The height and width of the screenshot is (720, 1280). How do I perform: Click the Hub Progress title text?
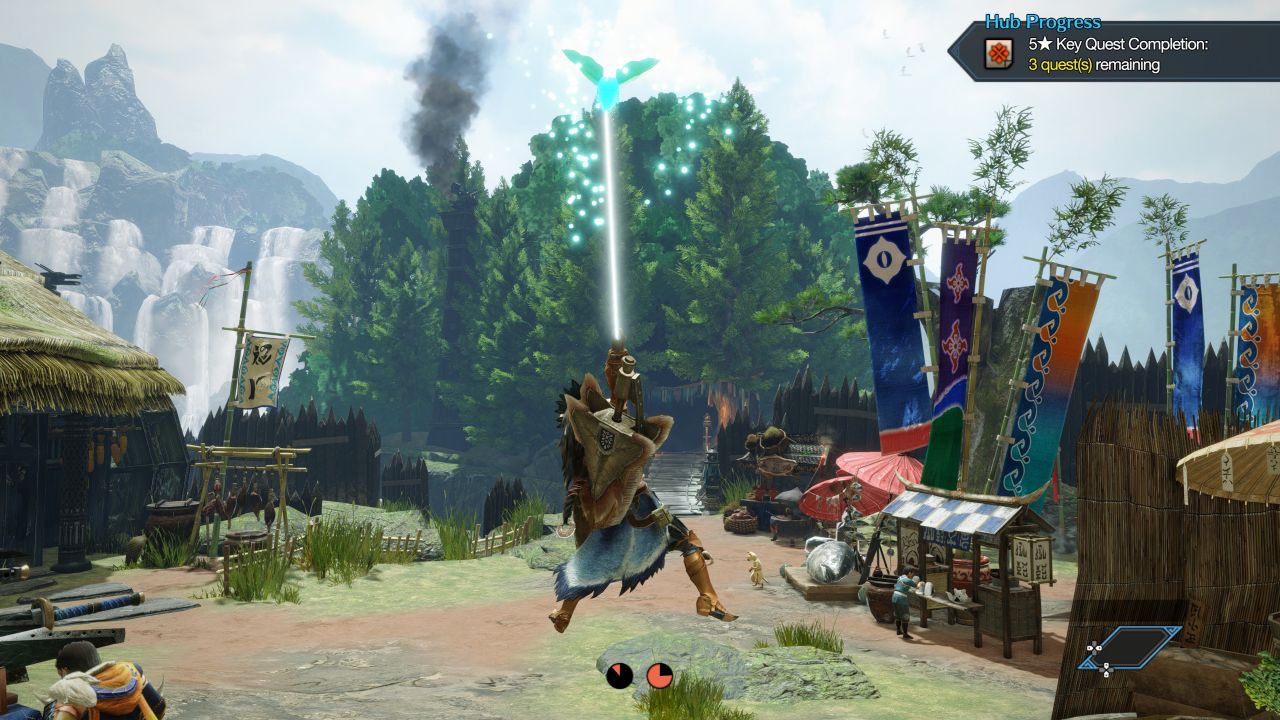click(x=1043, y=21)
